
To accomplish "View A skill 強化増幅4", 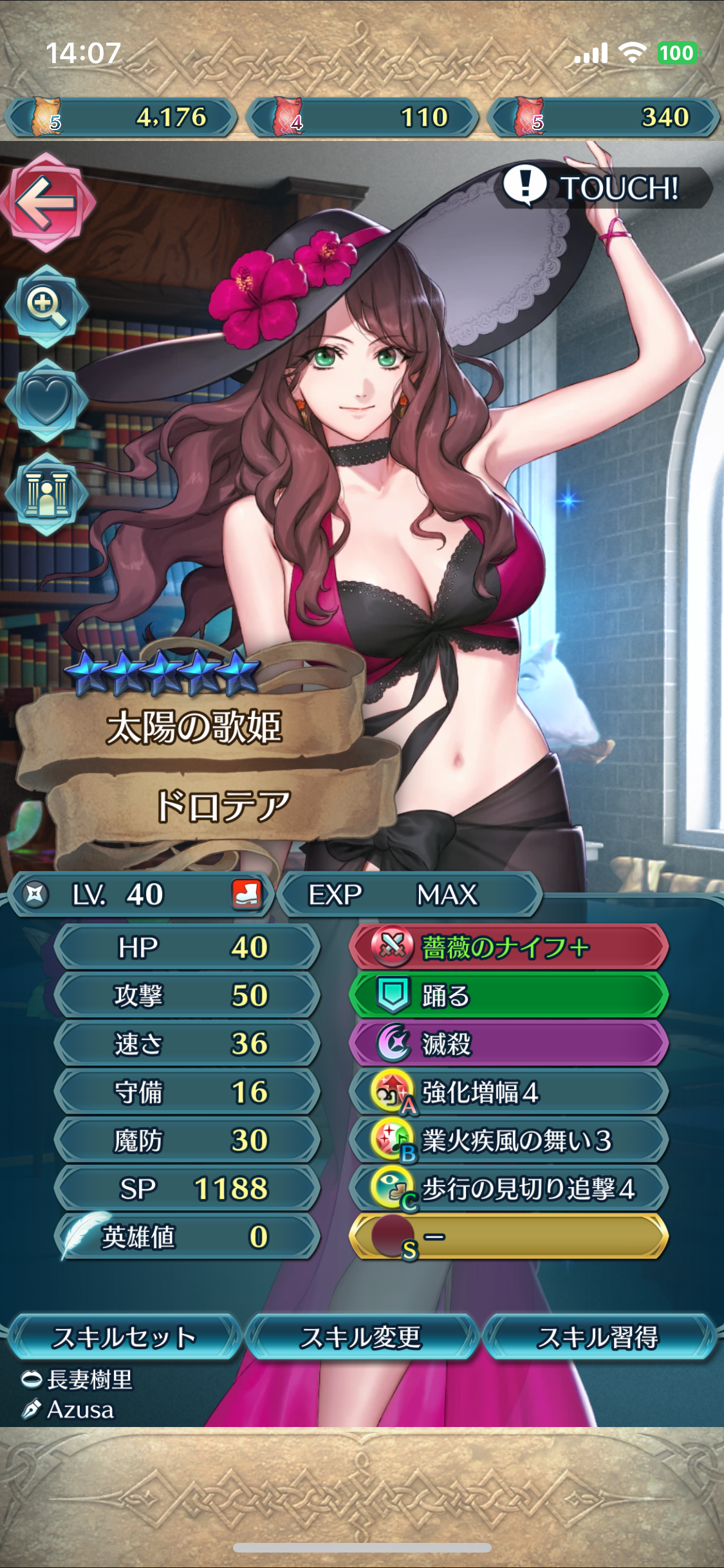I will click(509, 1092).
